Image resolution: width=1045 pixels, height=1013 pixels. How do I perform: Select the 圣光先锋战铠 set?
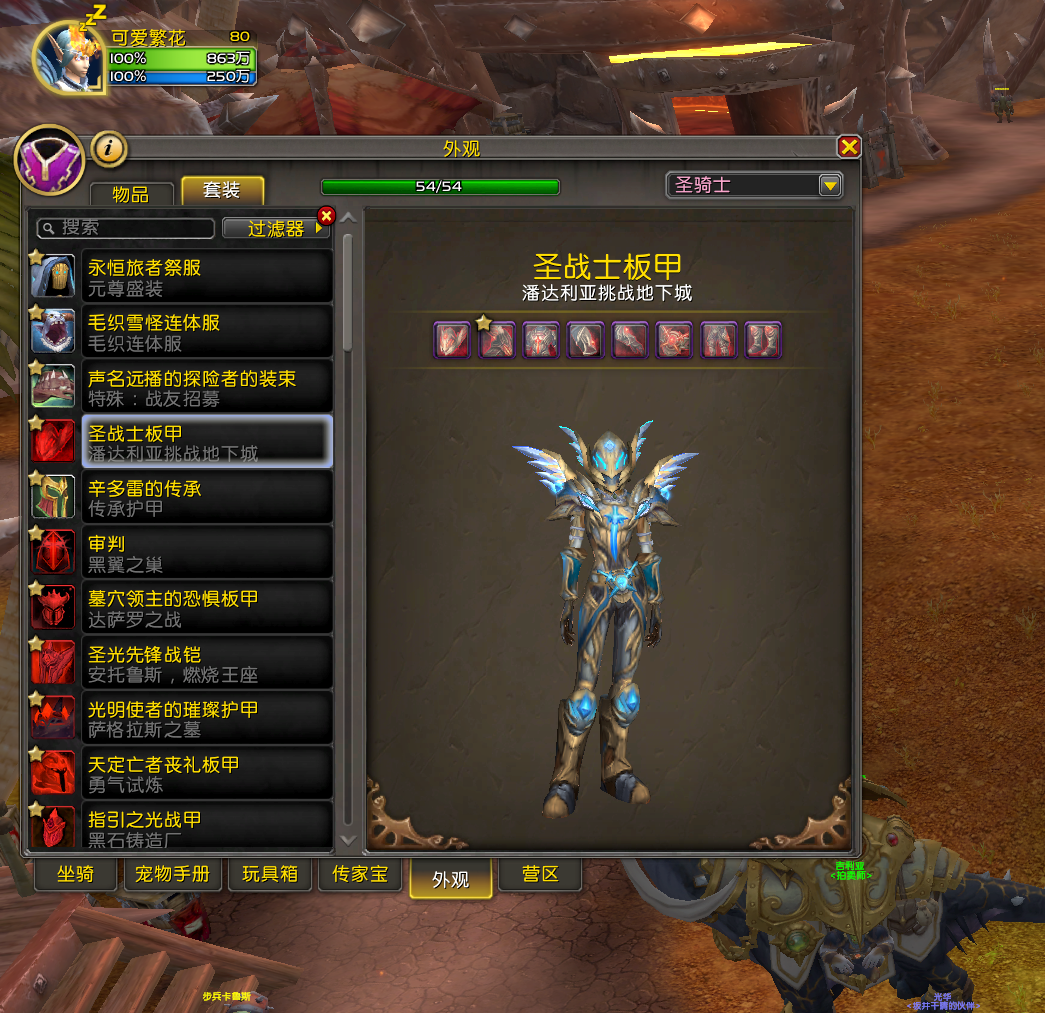181,663
